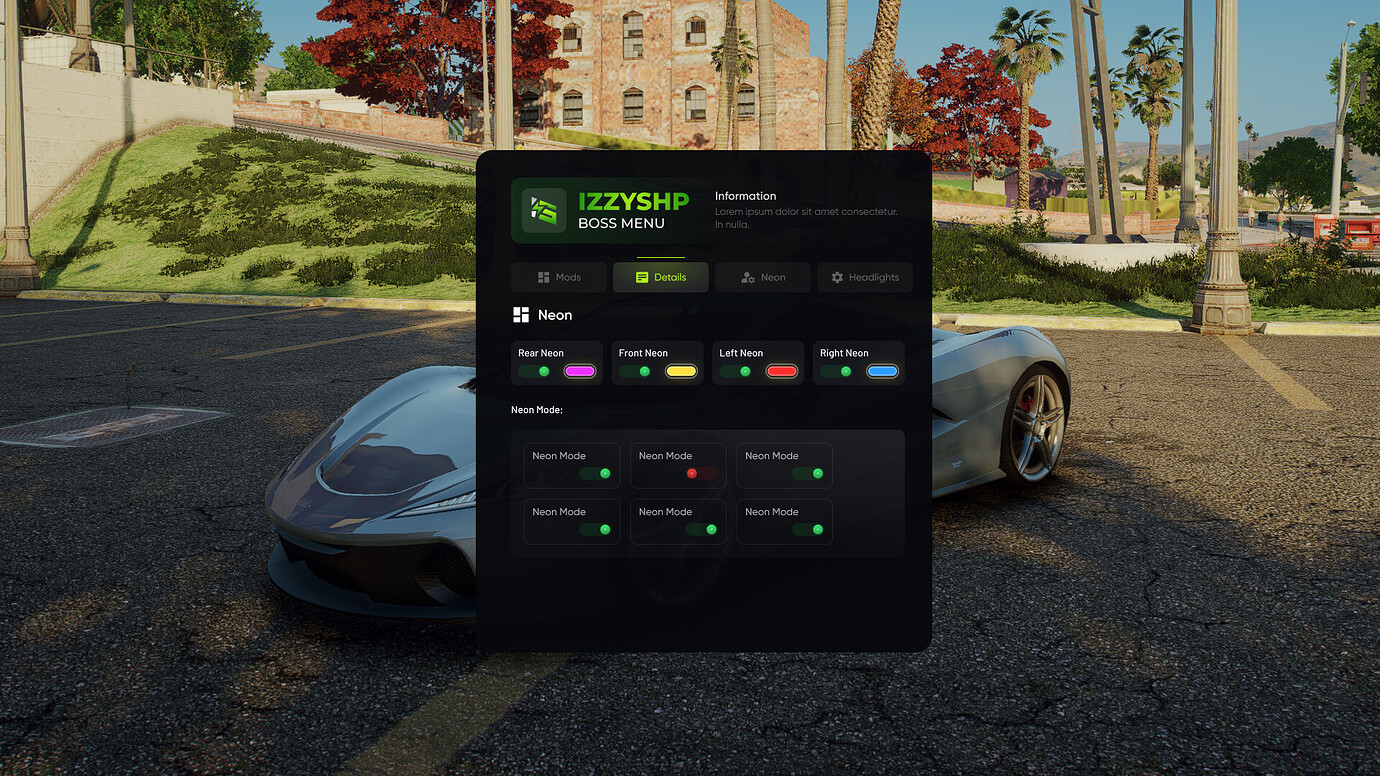The width and height of the screenshot is (1380, 776).
Task: Select the blue Right Neon color
Action: point(882,370)
